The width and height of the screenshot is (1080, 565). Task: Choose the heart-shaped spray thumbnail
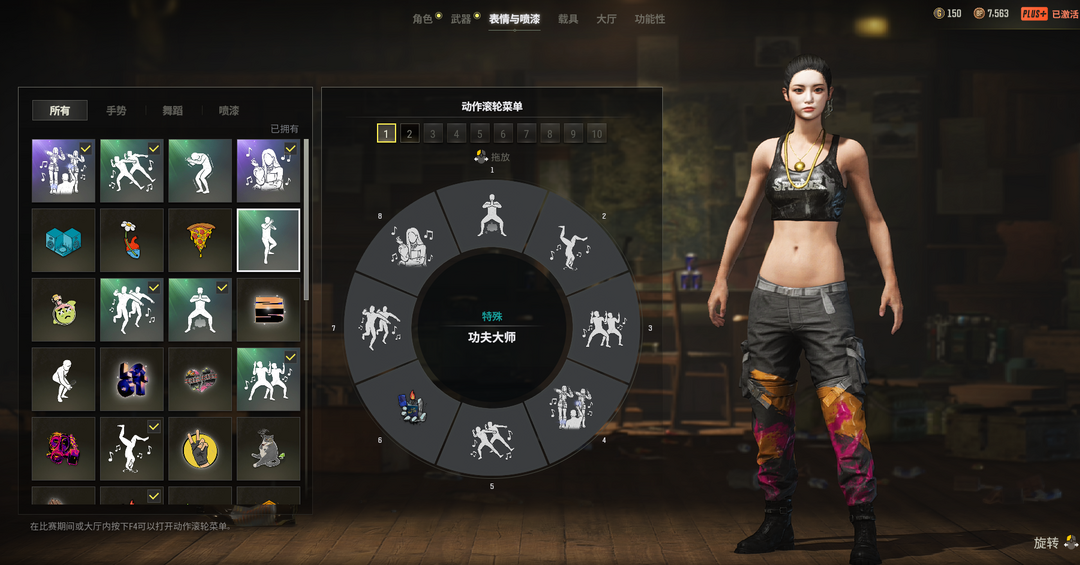tap(200, 379)
